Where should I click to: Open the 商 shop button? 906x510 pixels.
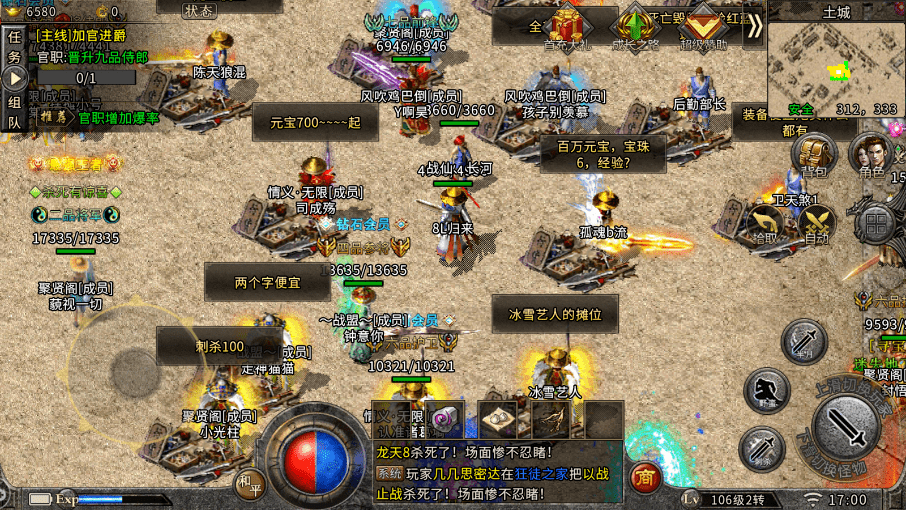645,478
